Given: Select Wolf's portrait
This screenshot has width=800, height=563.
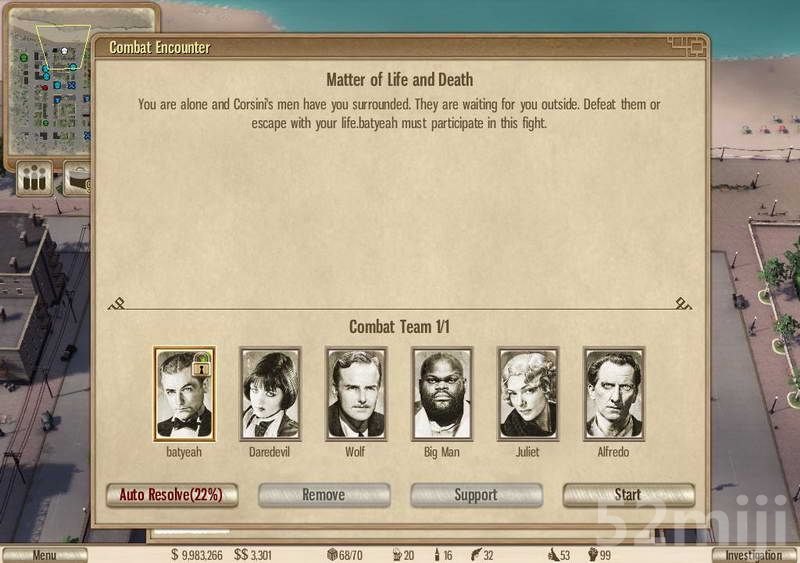Looking at the screenshot, I should (x=356, y=395).
